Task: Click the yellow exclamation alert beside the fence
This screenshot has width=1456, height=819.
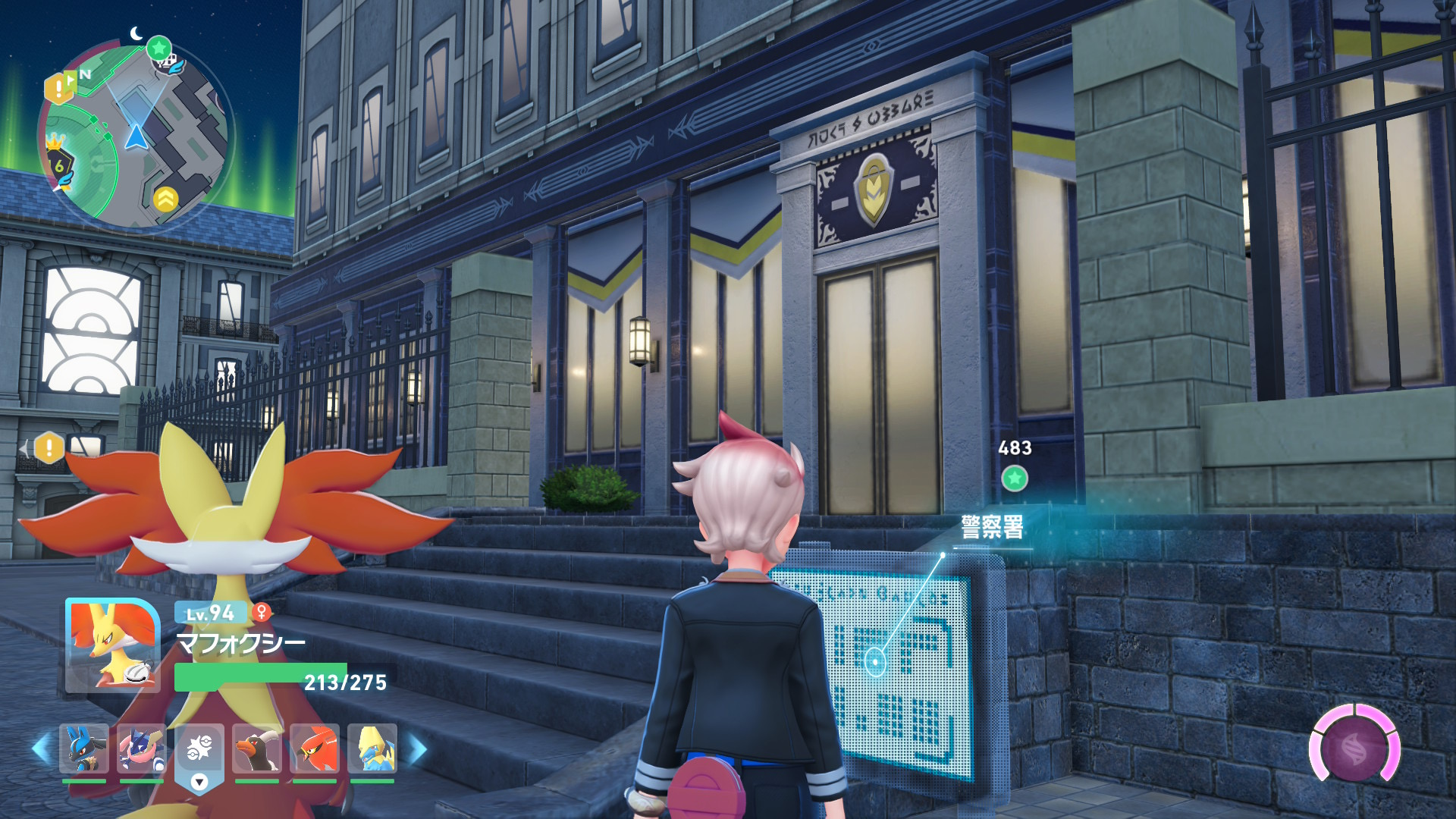Action: [49, 447]
